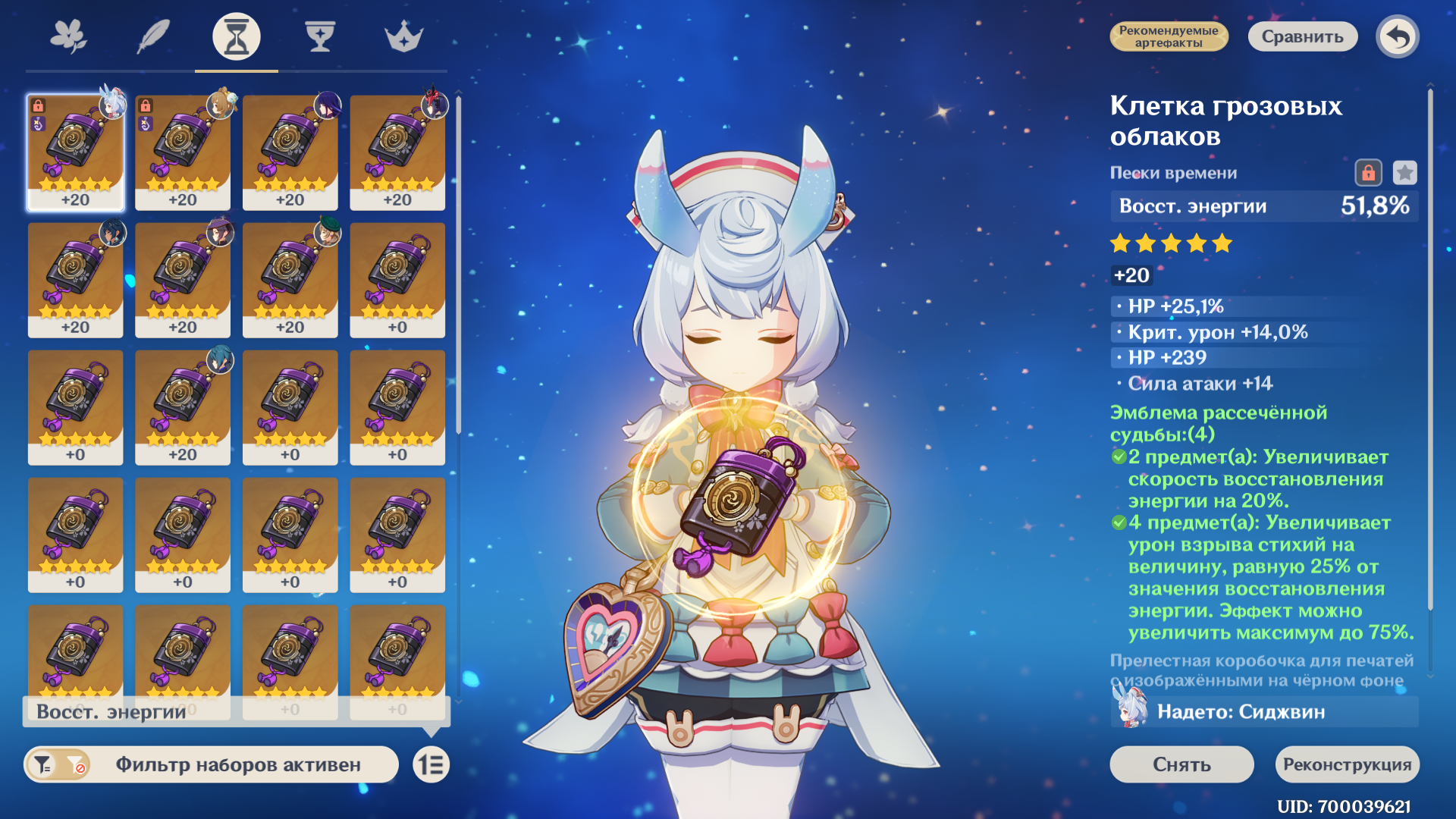
Task: Go back with the return arrow
Action: coord(1398,36)
